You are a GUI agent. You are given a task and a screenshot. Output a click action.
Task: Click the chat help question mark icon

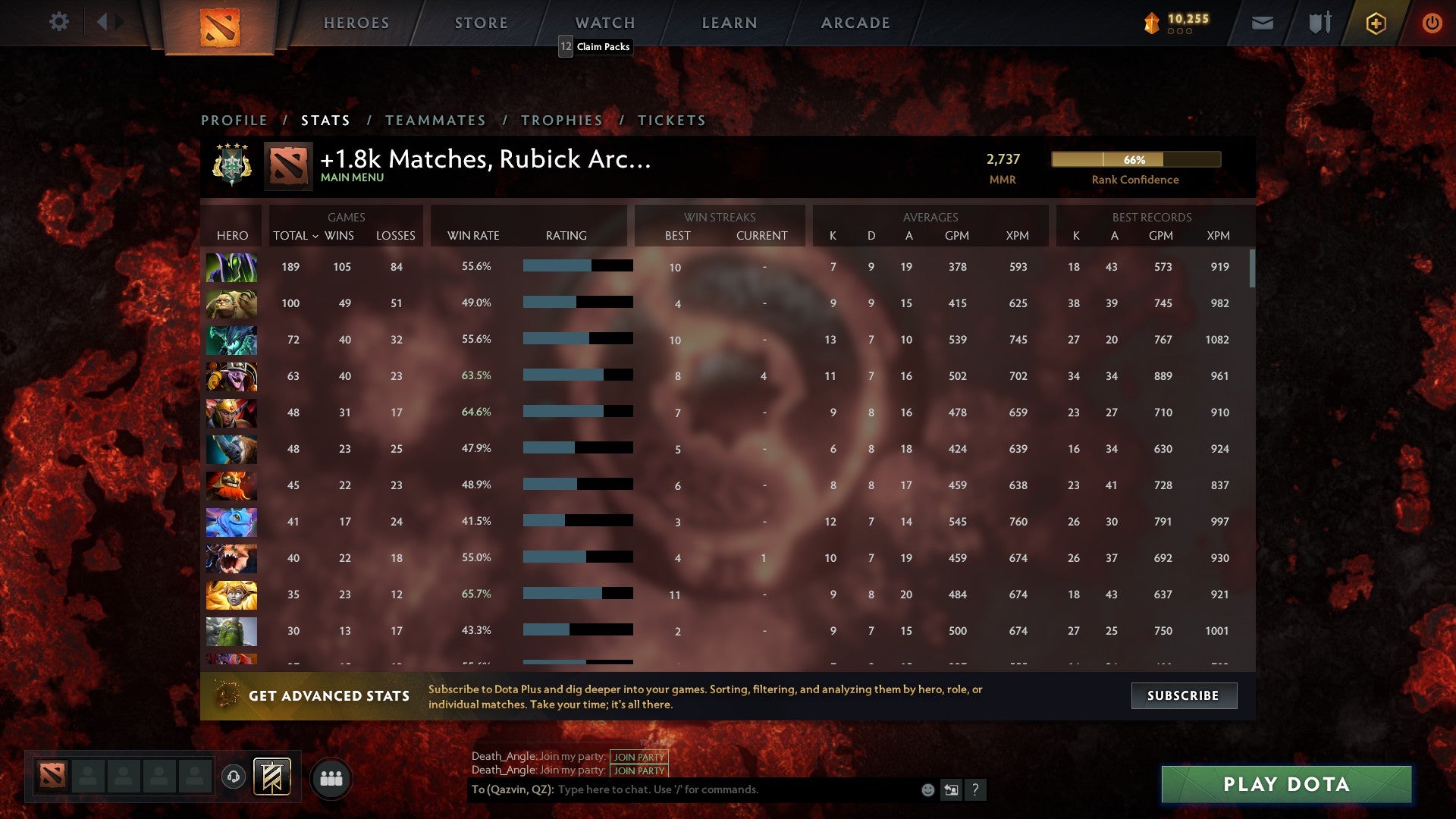(976, 790)
